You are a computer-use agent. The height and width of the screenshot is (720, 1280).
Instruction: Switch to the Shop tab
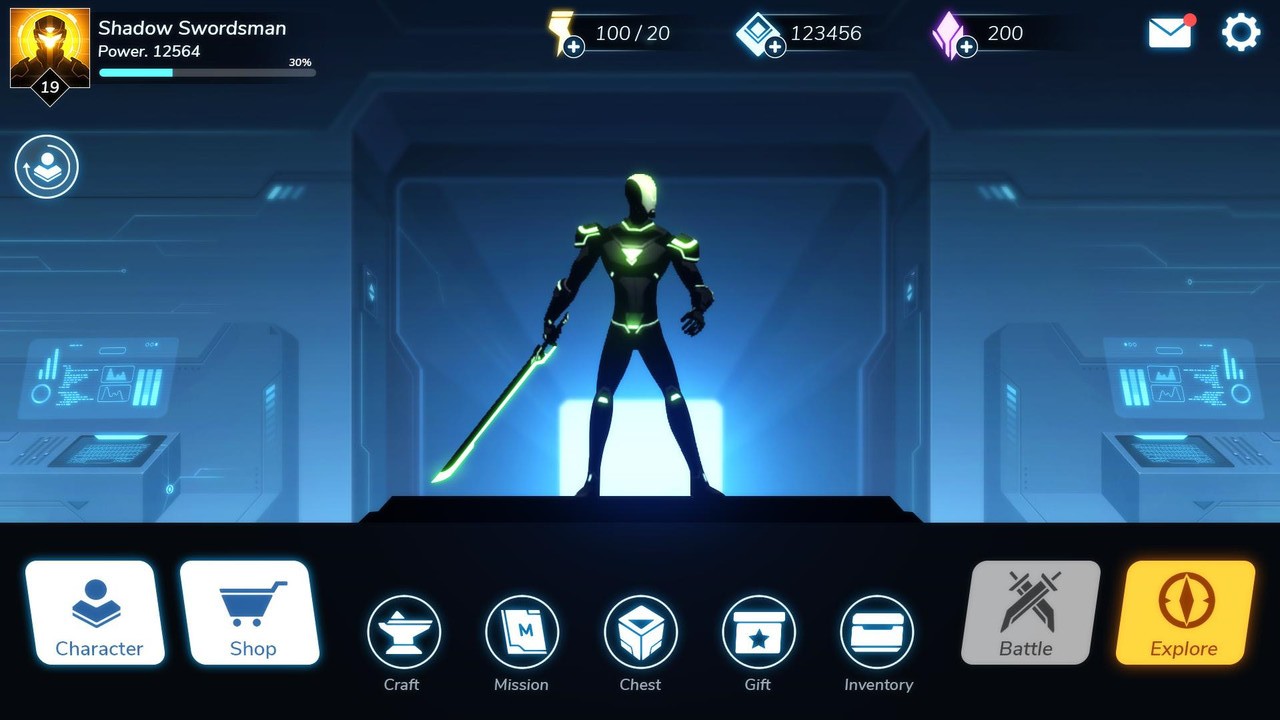pos(253,612)
